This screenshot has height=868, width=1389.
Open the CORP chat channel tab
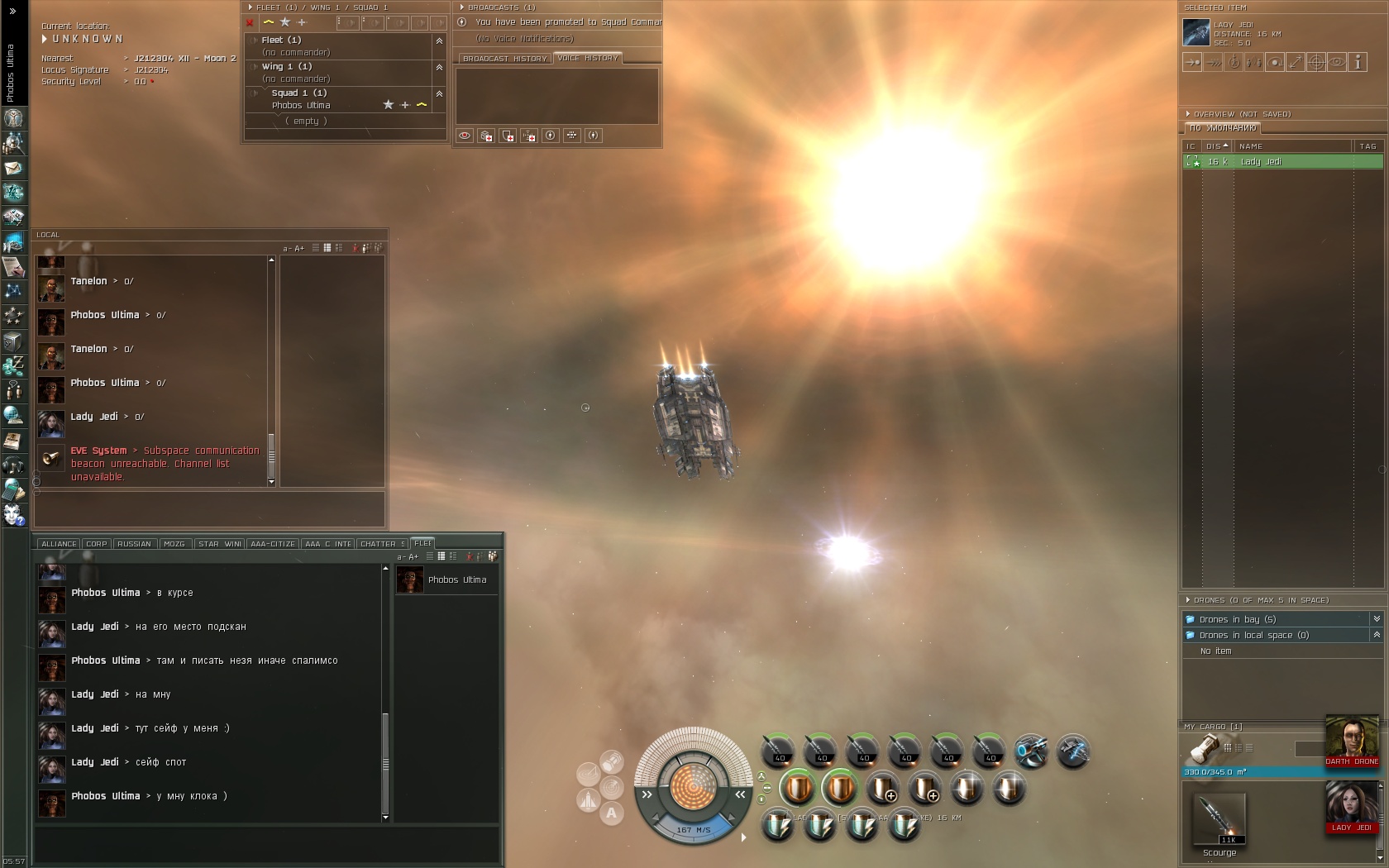(97, 544)
